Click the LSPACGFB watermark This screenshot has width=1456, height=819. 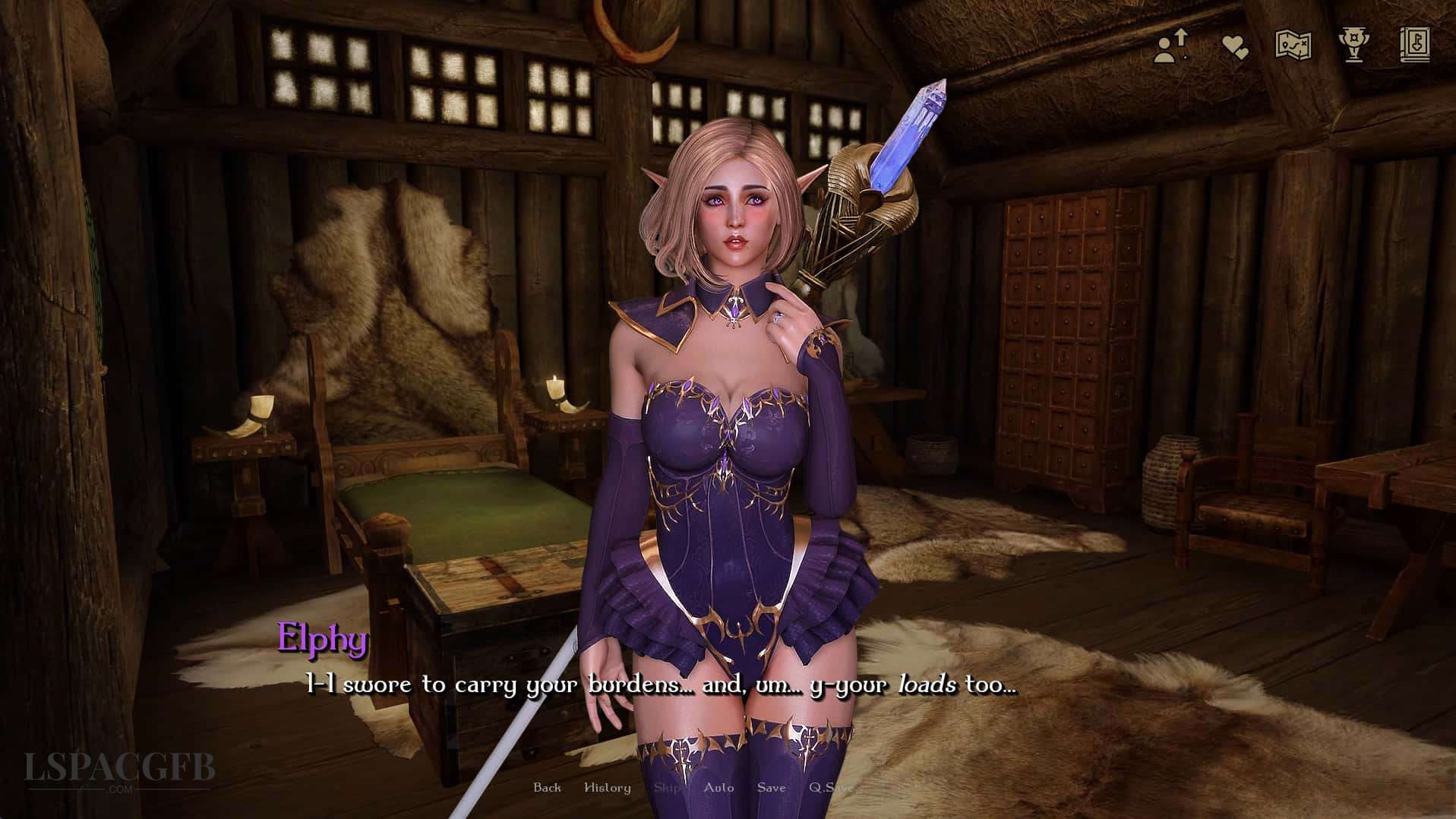[x=118, y=767]
